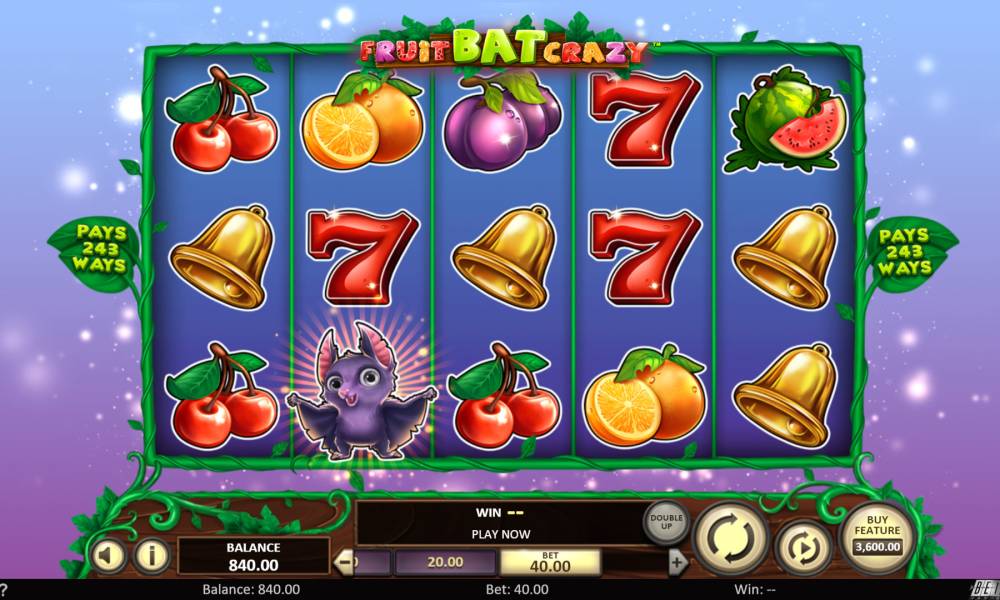The image size is (1000, 600).
Task: Select the 20.00 bet option
Action: [x=445, y=563]
